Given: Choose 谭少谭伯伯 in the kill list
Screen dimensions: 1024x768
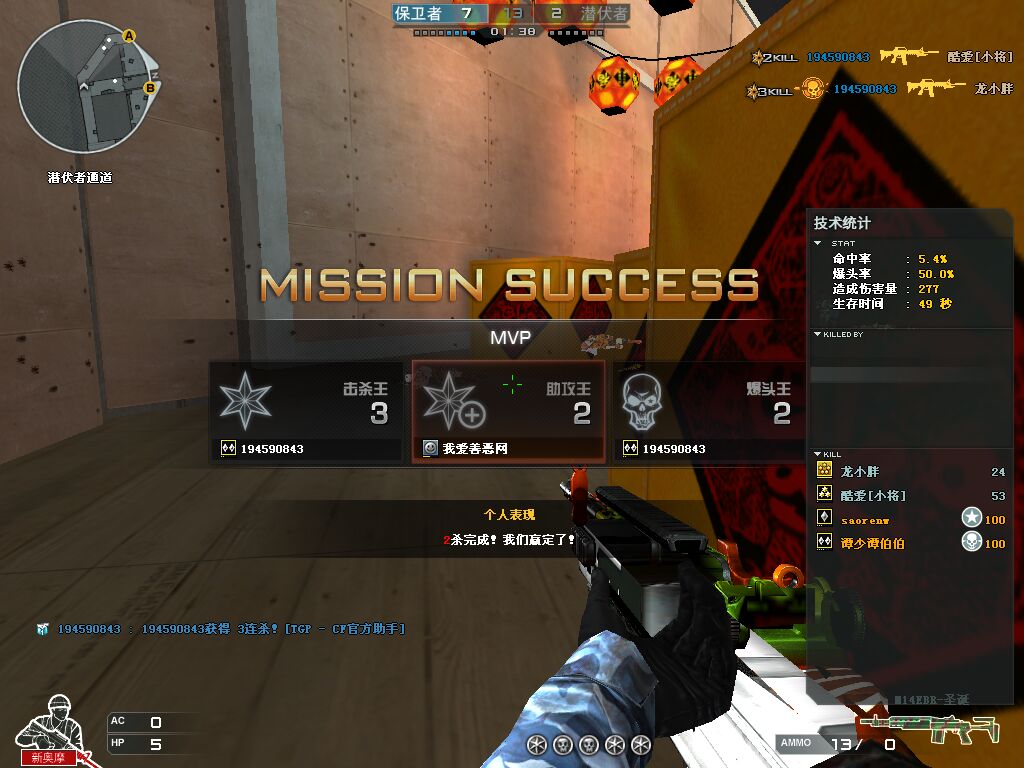Looking at the screenshot, I should (x=910, y=543).
